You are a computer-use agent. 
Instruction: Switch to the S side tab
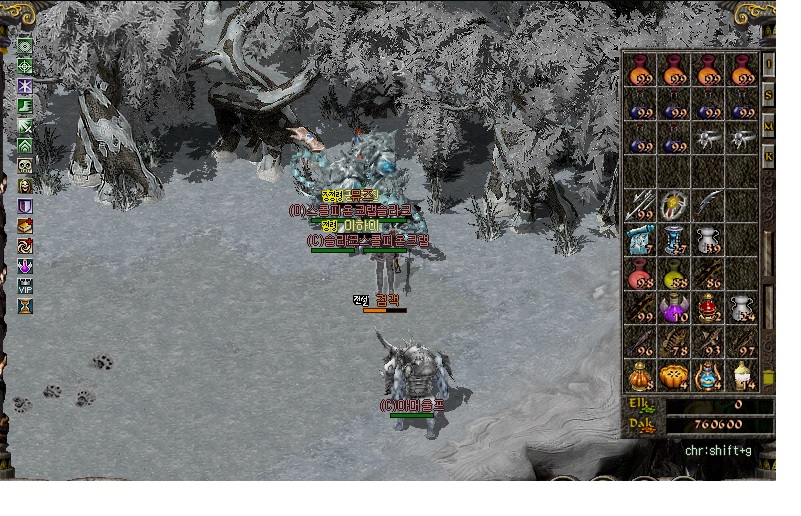pyautogui.click(x=768, y=95)
